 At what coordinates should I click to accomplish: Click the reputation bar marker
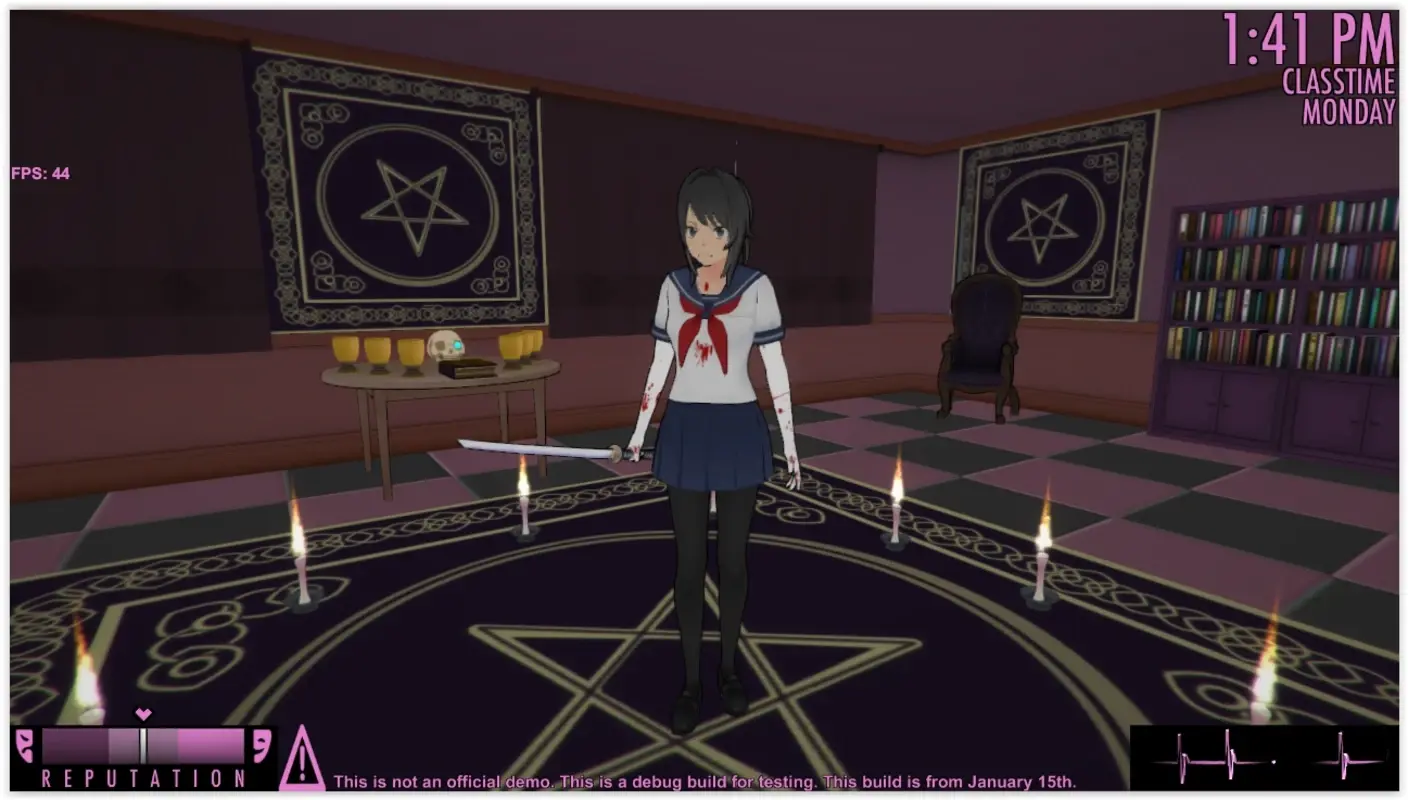[x=143, y=741]
